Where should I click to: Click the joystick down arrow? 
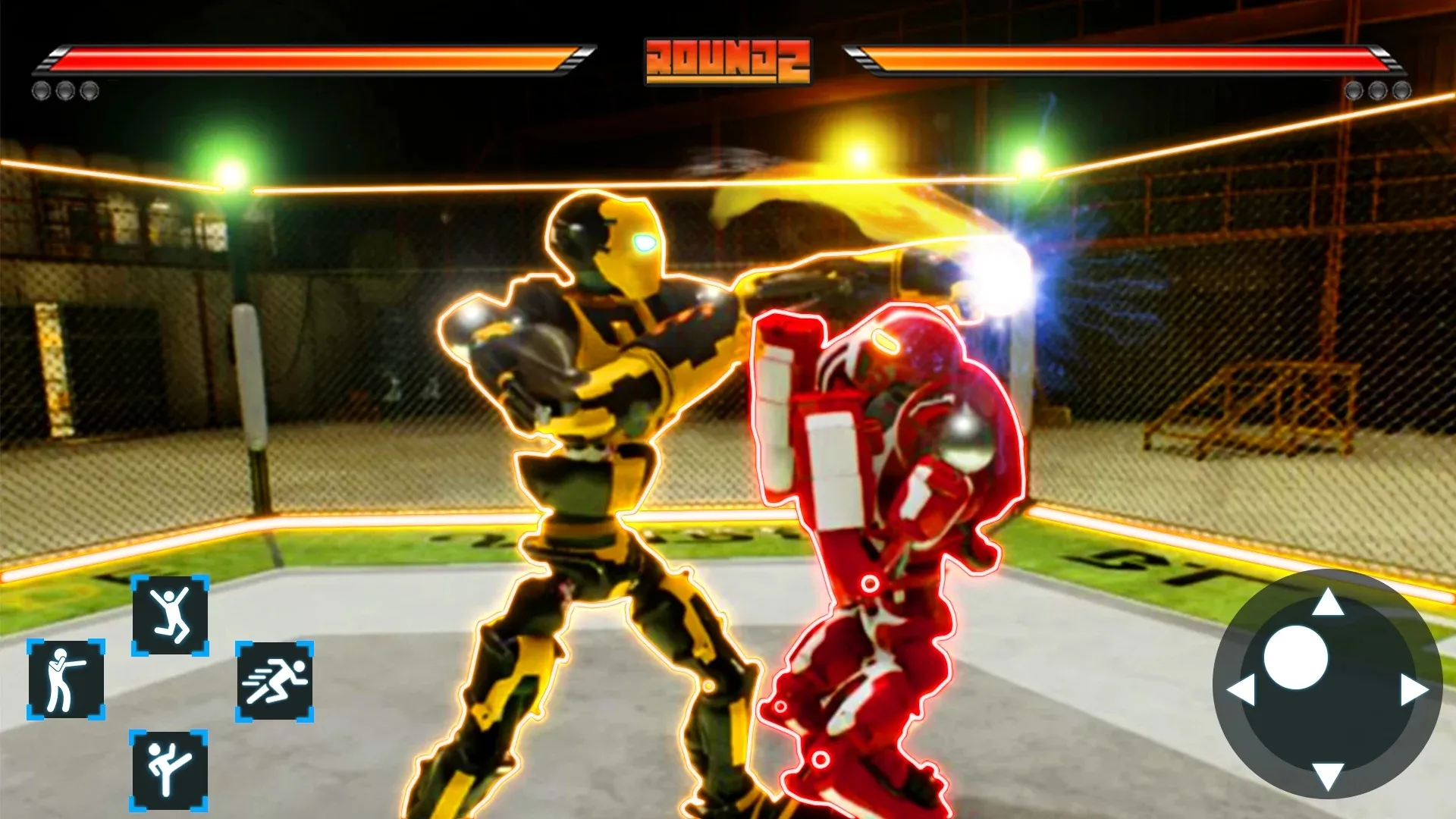tap(1327, 777)
